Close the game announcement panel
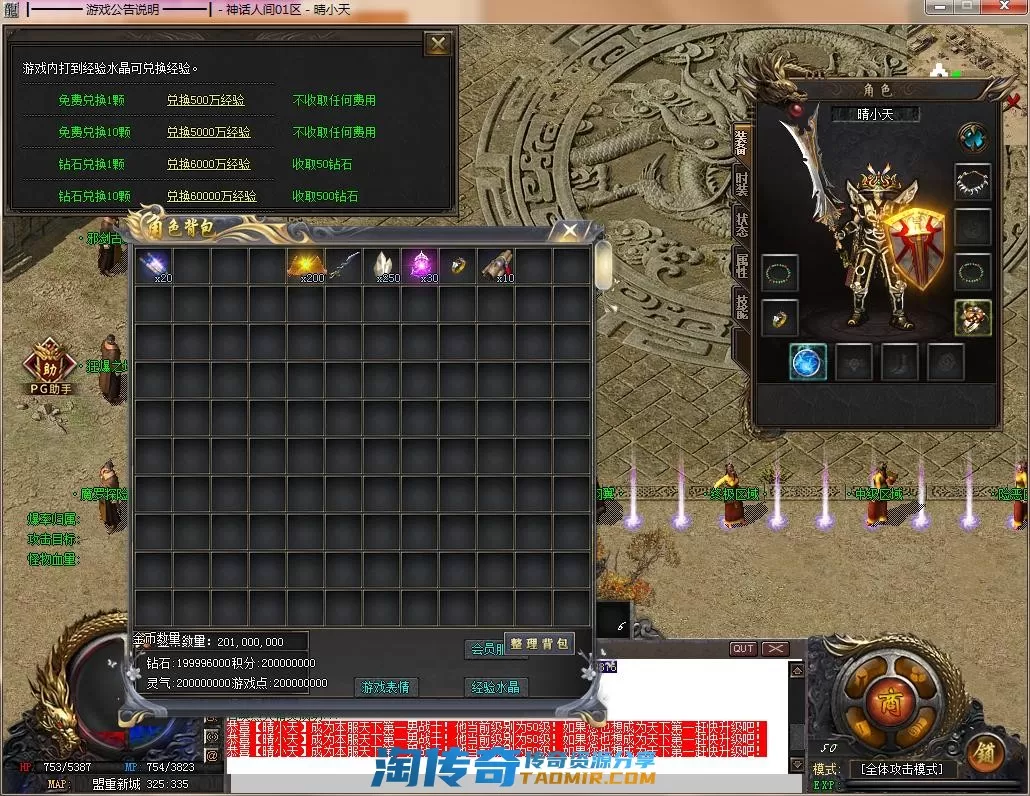Screen dimensions: 1030x796 pos(437,44)
